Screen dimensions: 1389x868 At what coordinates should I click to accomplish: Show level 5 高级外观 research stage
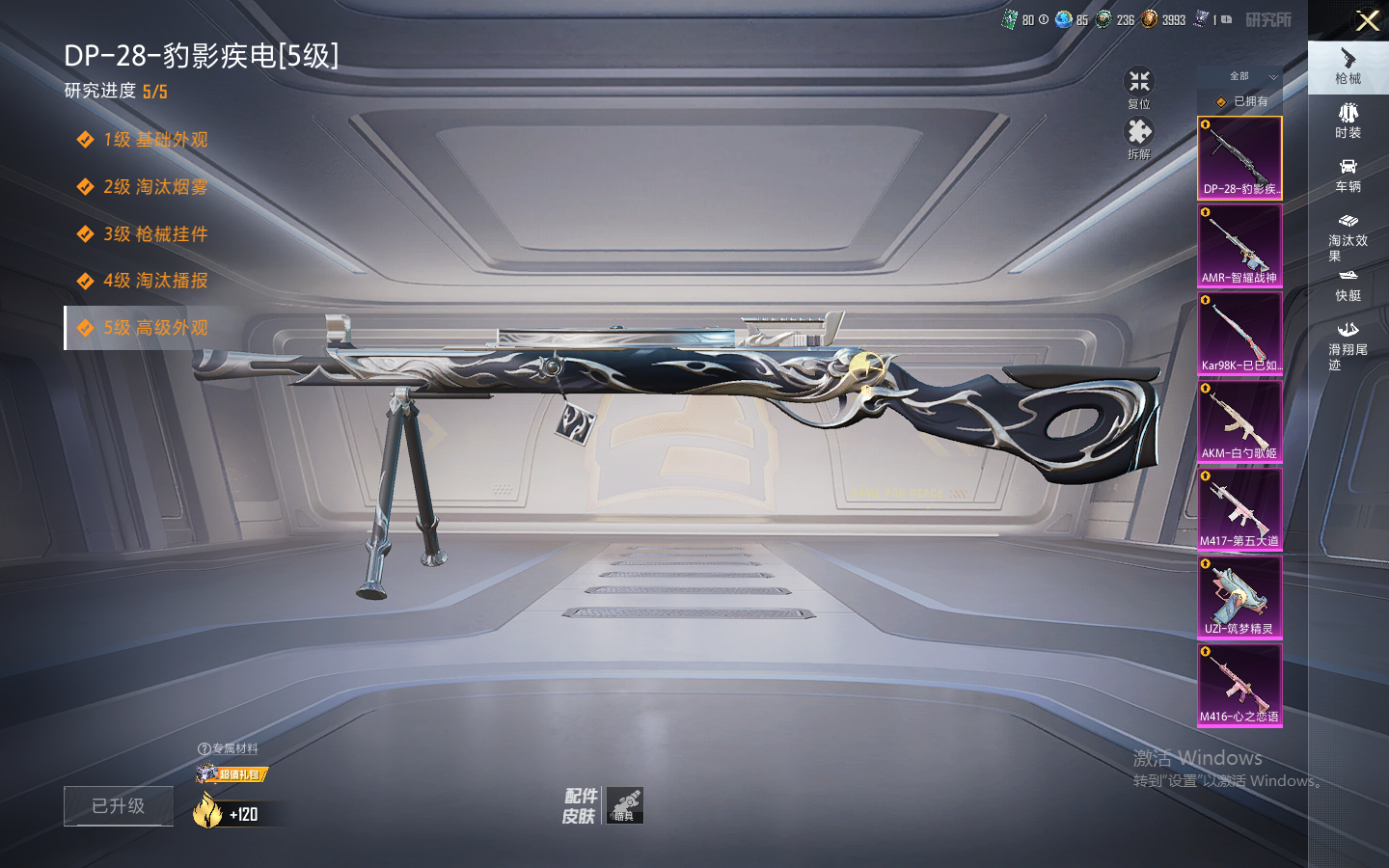154,328
